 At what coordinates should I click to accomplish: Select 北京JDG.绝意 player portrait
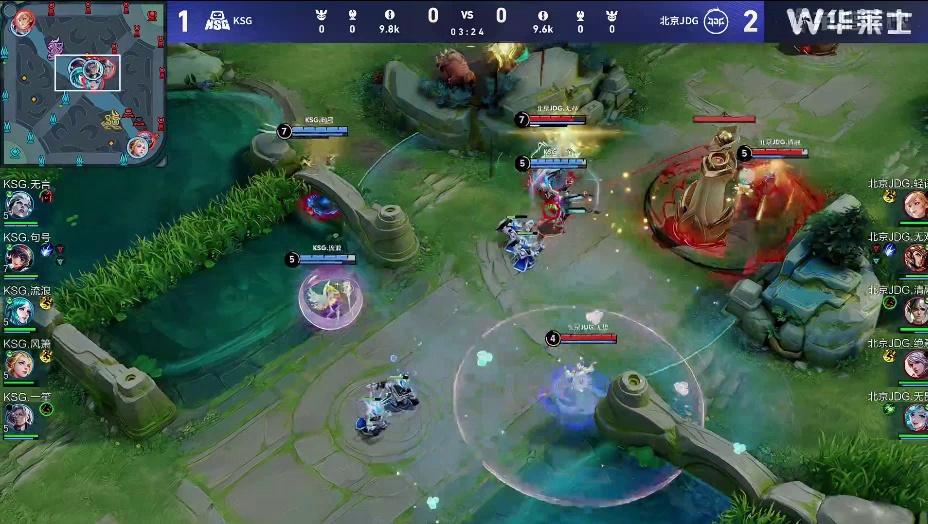click(x=914, y=364)
